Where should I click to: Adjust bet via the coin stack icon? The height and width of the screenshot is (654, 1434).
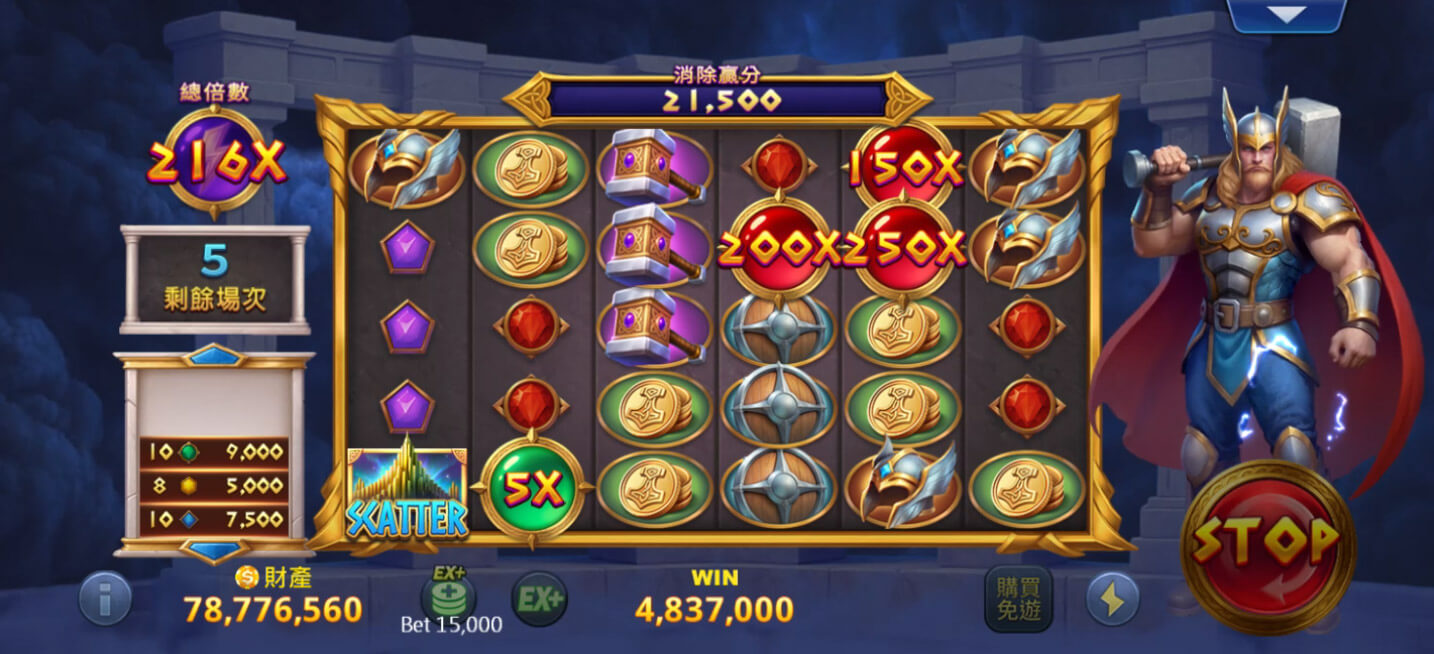[447, 597]
